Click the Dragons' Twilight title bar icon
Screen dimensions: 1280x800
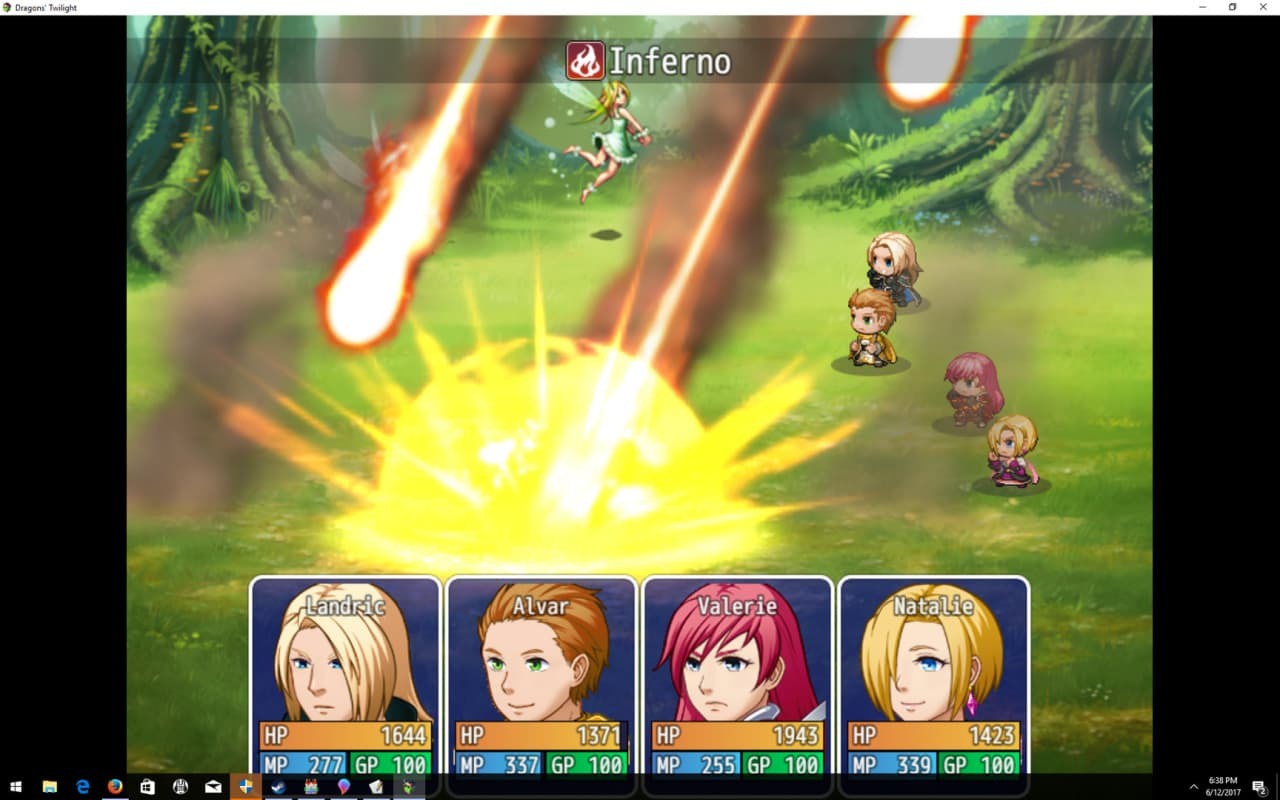click(x=8, y=7)
